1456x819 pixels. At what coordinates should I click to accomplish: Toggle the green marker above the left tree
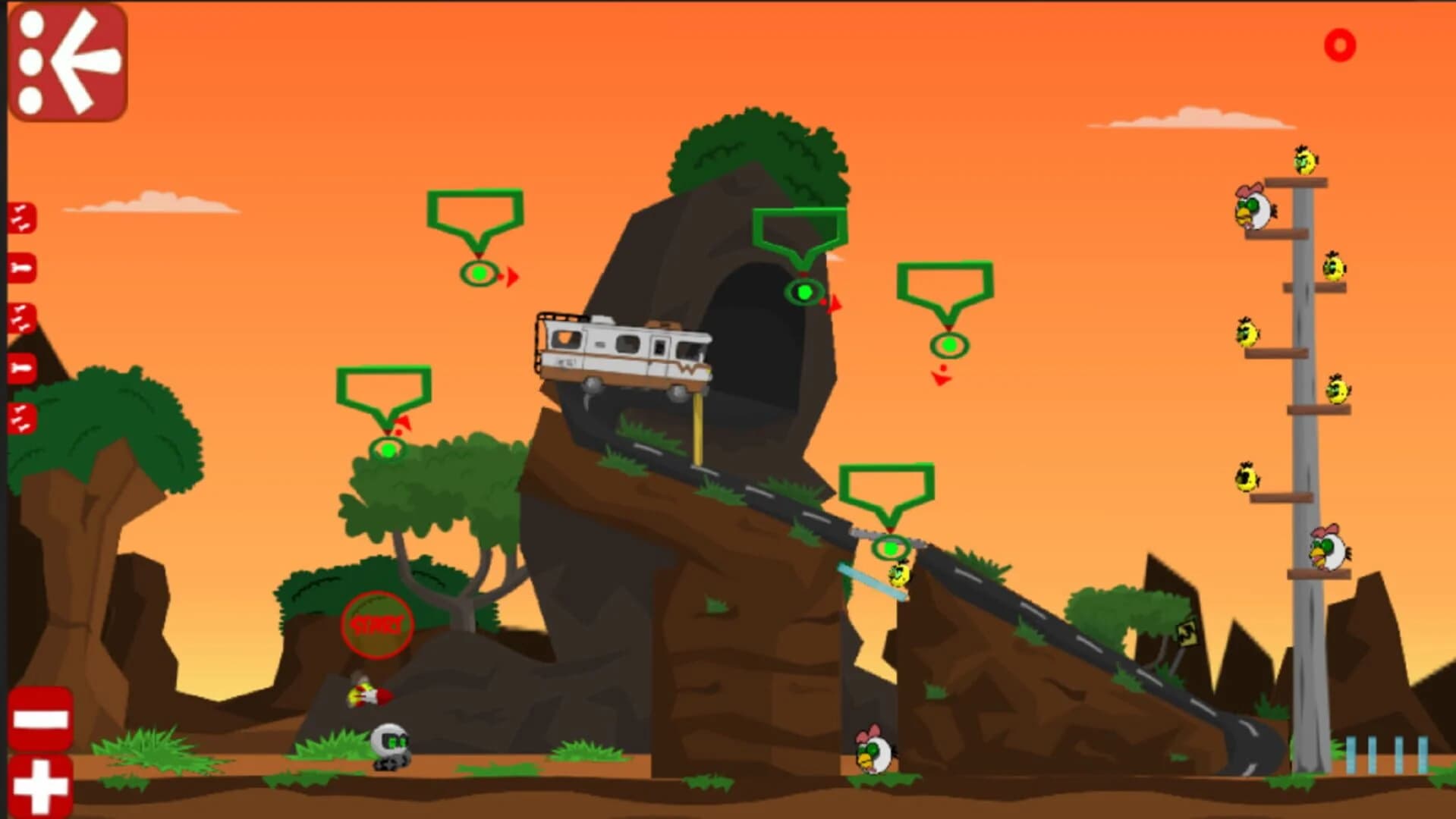tap(386, 449)
